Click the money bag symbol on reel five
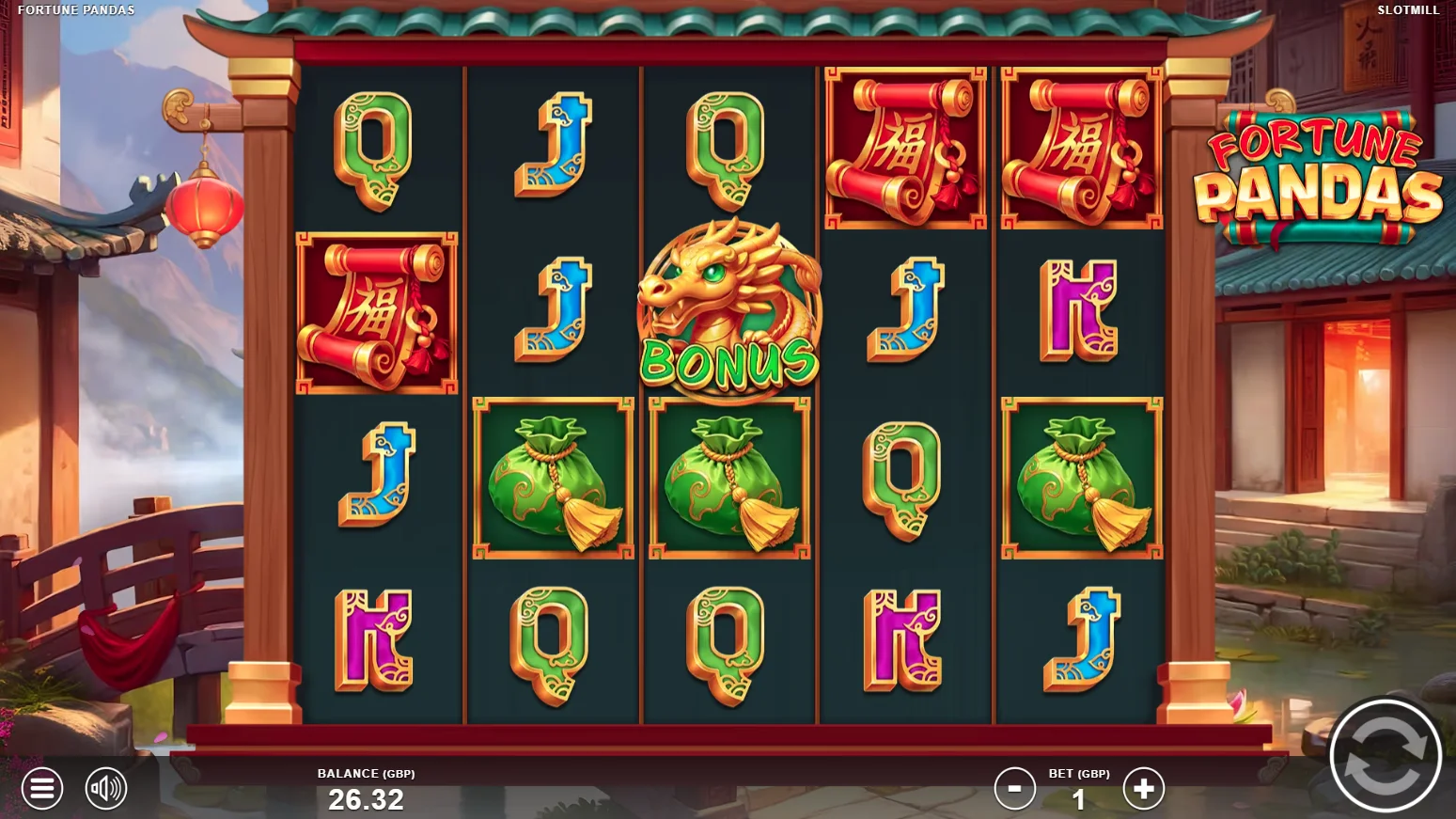Viewport: 1456px width, 819px height. point(1081,477)
